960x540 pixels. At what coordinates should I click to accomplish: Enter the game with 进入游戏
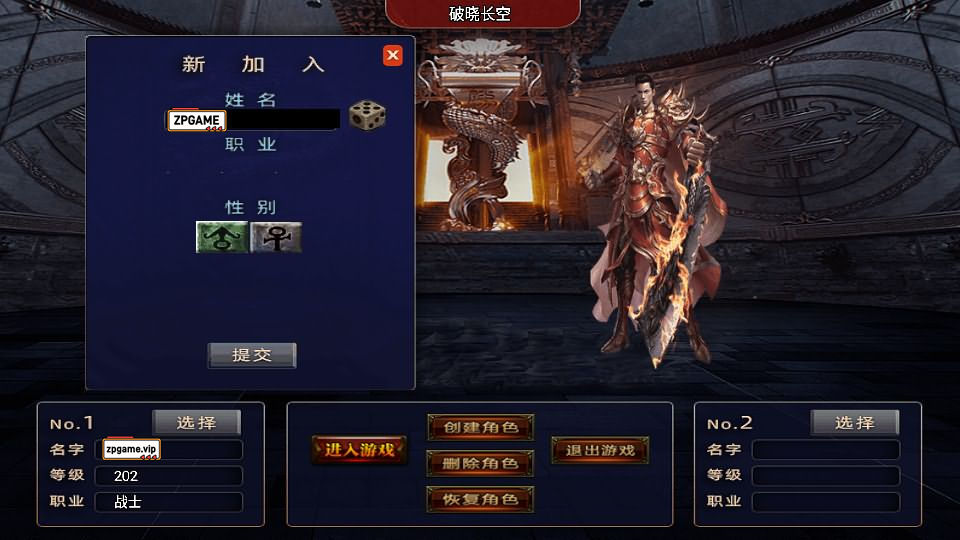(360, 450)
